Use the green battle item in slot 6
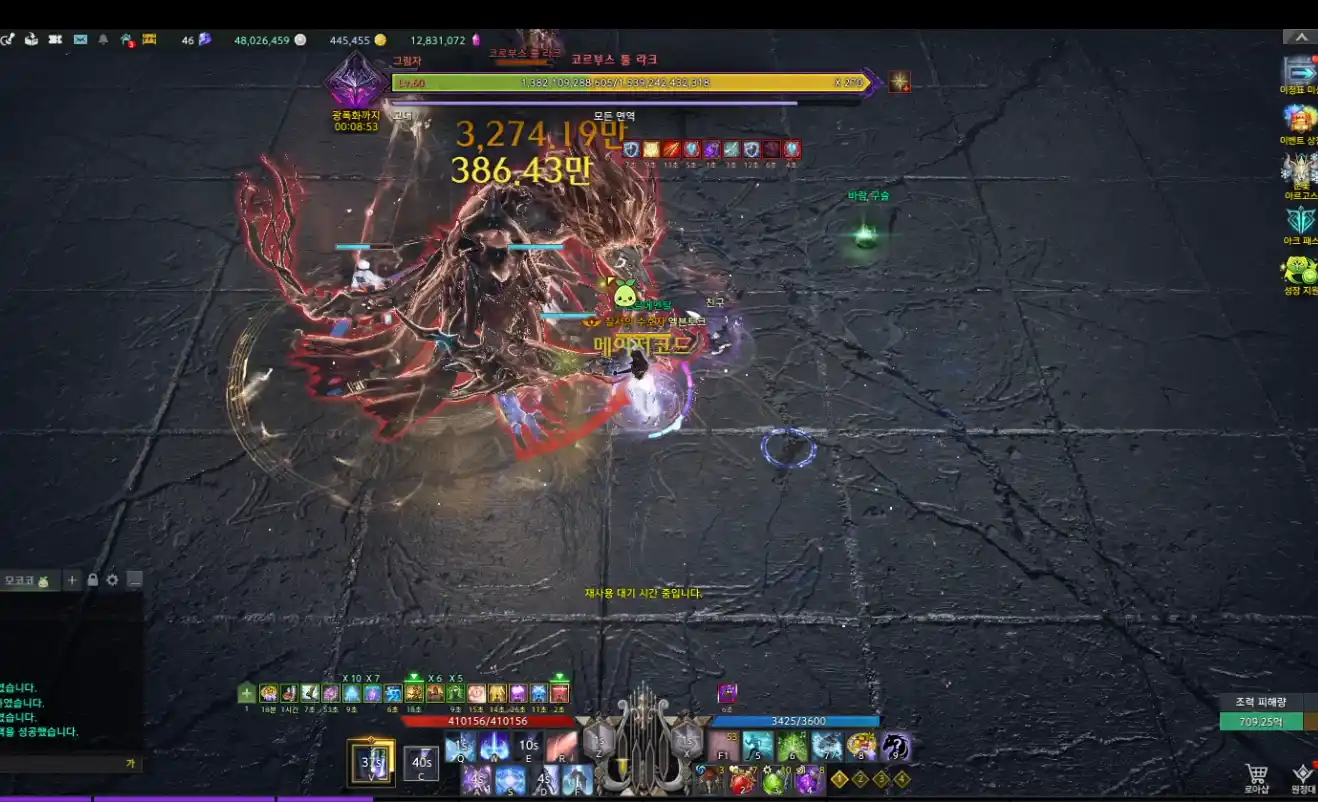The height and width of the screenshot is (802, 1318). pos(792,746)
